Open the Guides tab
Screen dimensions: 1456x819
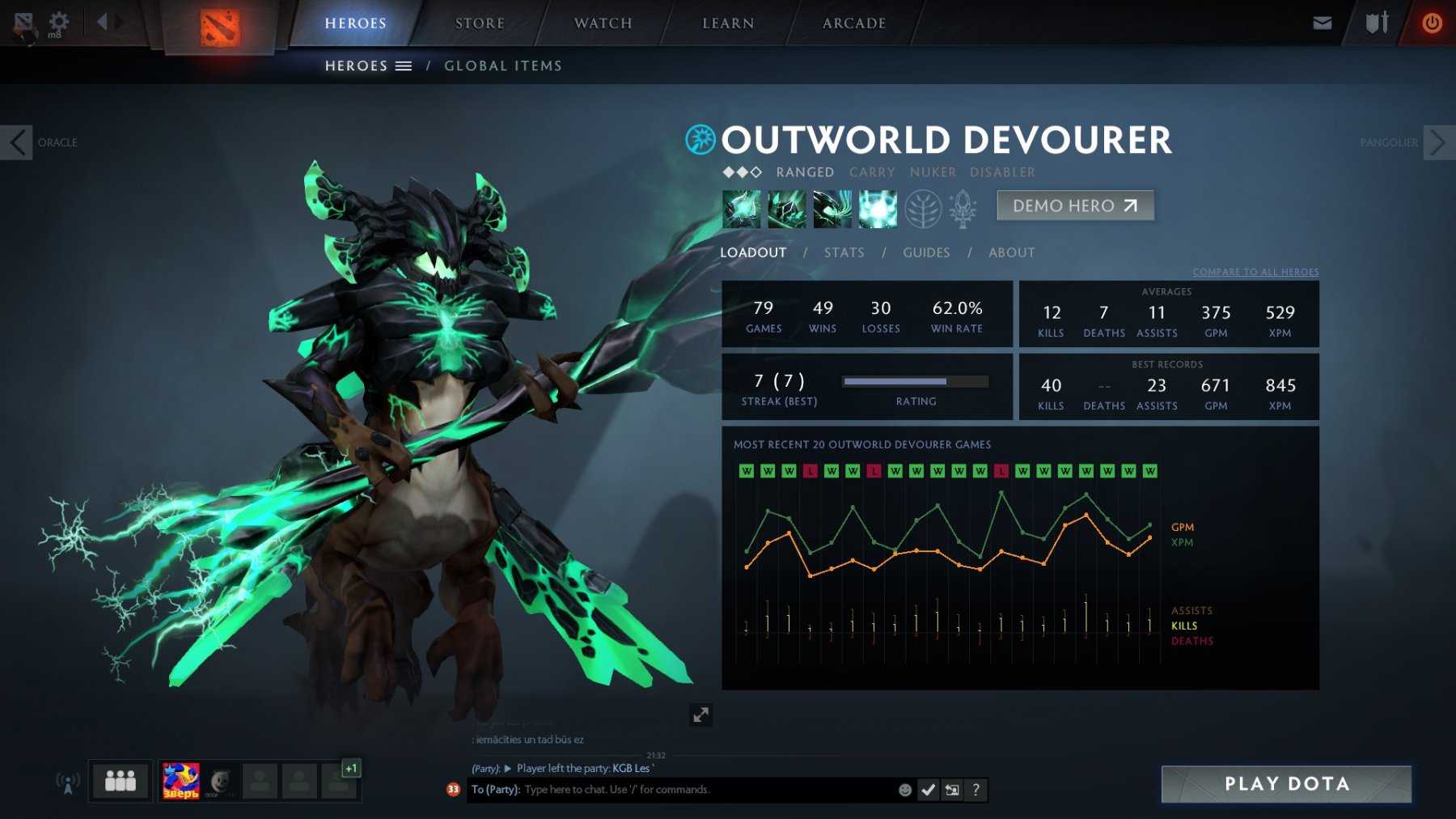926,252
